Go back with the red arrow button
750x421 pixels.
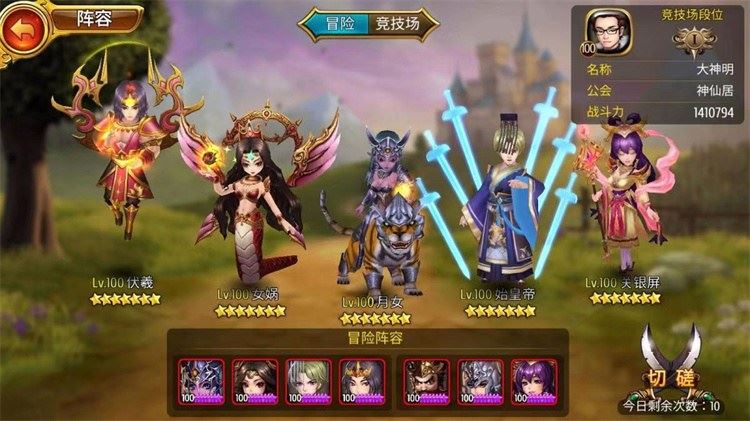point(22,29)
